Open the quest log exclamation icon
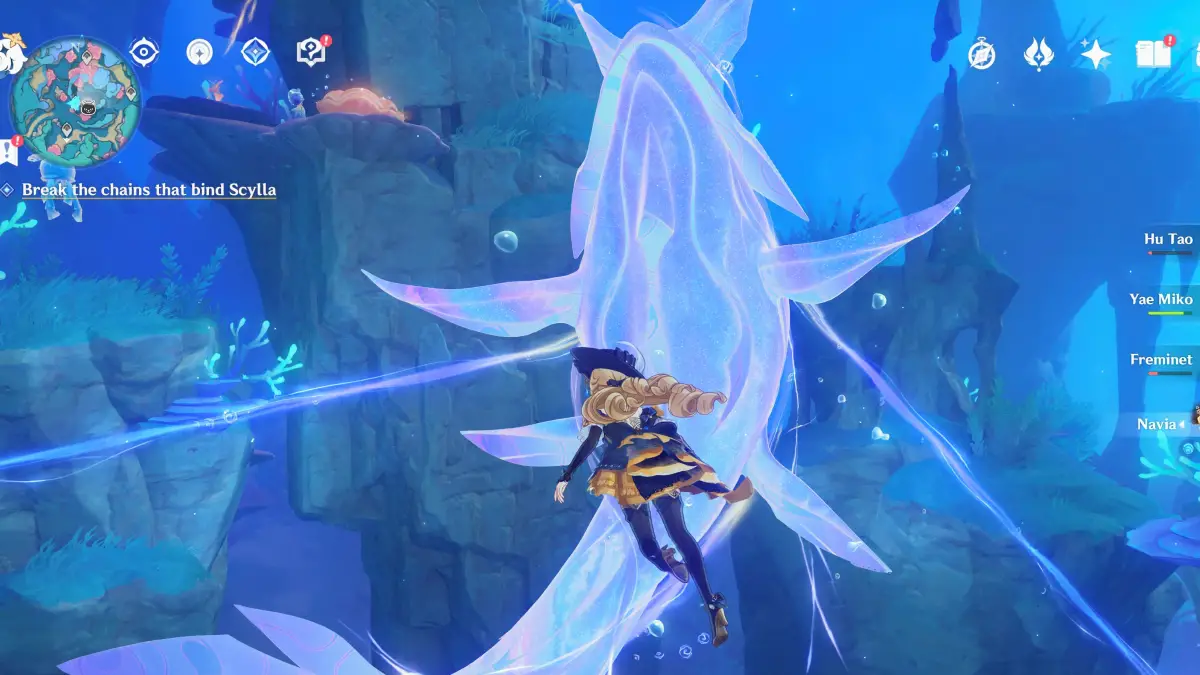This screenshot has width=1200, height=675. point(10,151)
